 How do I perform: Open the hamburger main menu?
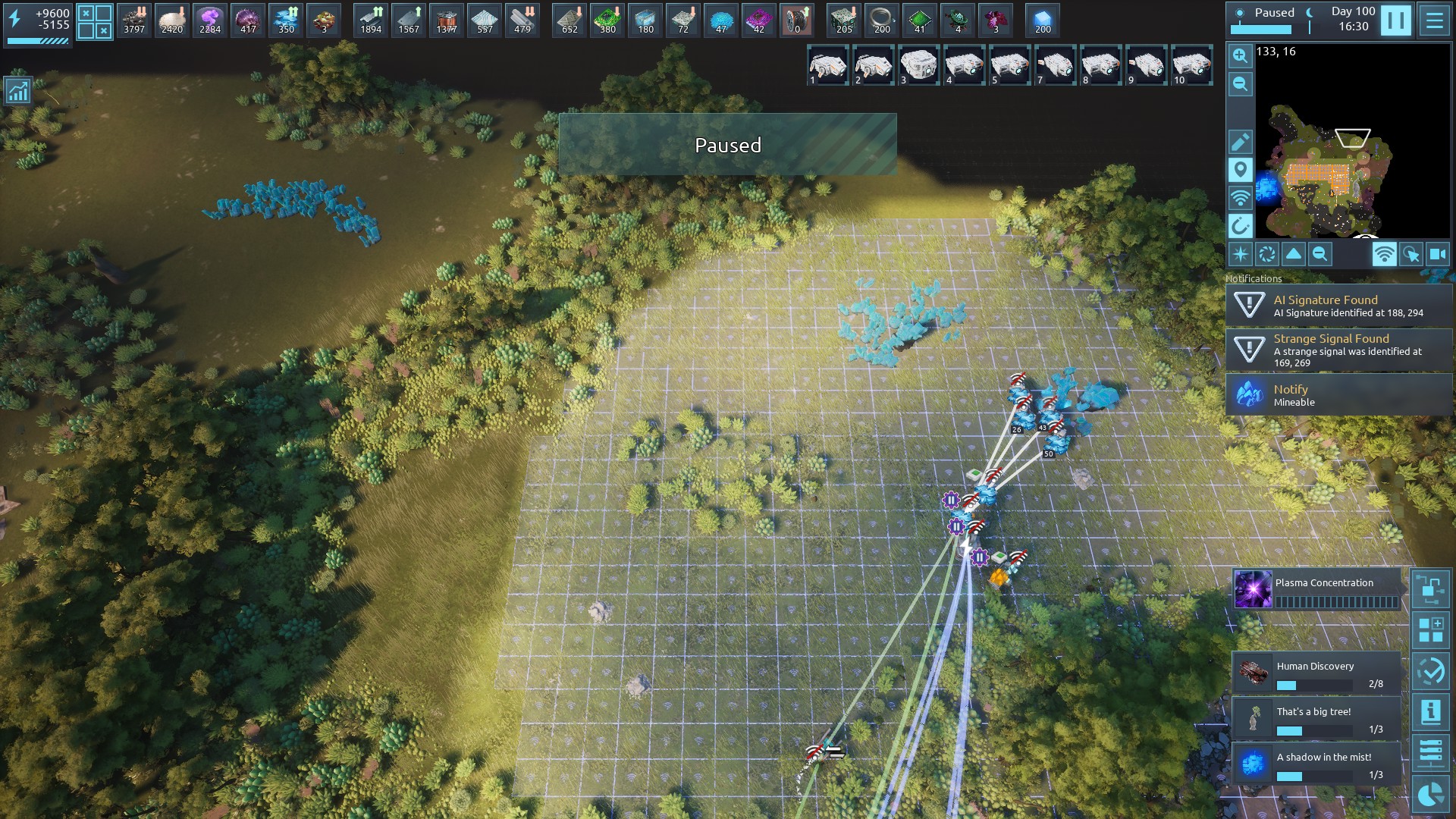pos(1434,20)
